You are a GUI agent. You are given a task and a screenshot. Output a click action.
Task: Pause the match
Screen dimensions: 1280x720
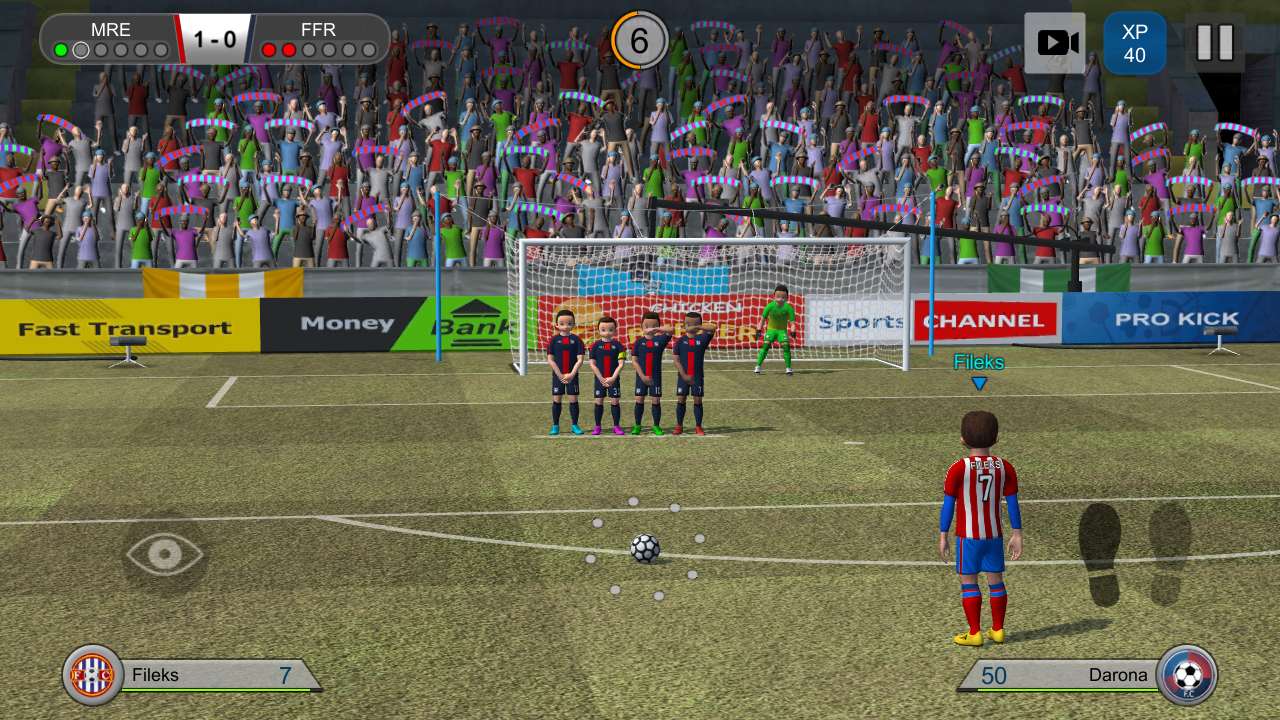pyautogui.click(x=1218, y=41)
